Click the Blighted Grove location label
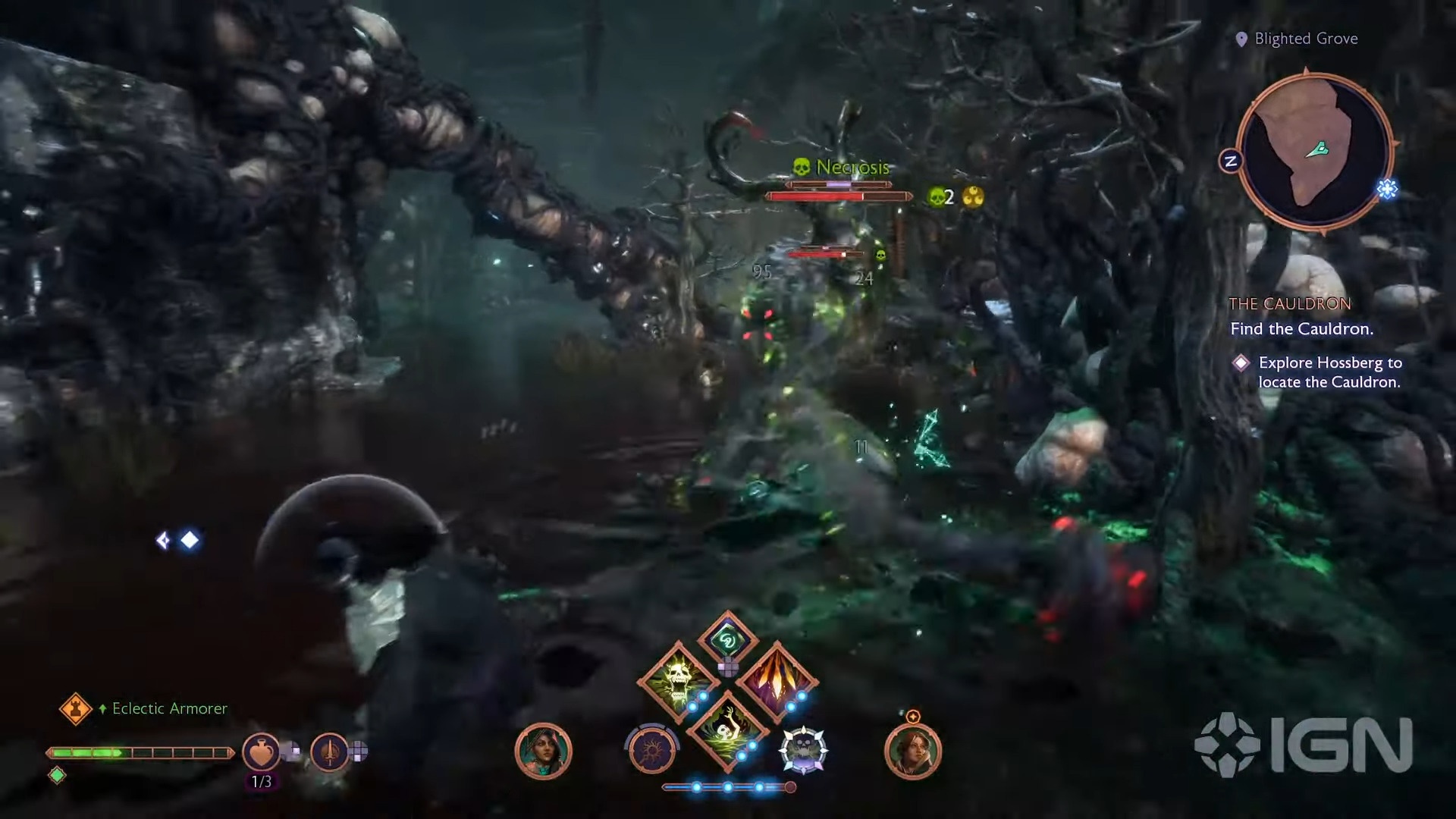The image size is (1456, 819). click(1305, 39)
